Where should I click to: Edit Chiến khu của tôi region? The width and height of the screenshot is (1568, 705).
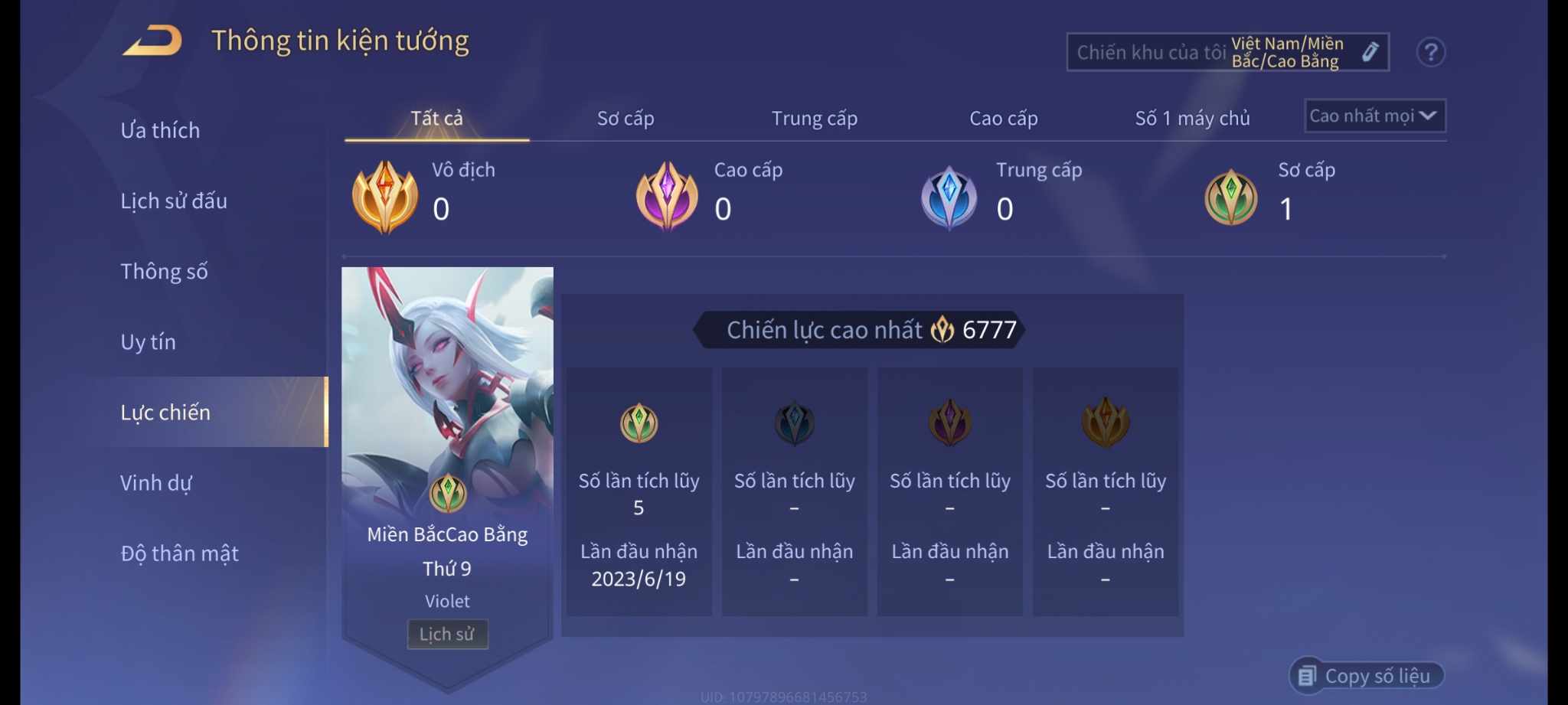tap(1370, 52)
